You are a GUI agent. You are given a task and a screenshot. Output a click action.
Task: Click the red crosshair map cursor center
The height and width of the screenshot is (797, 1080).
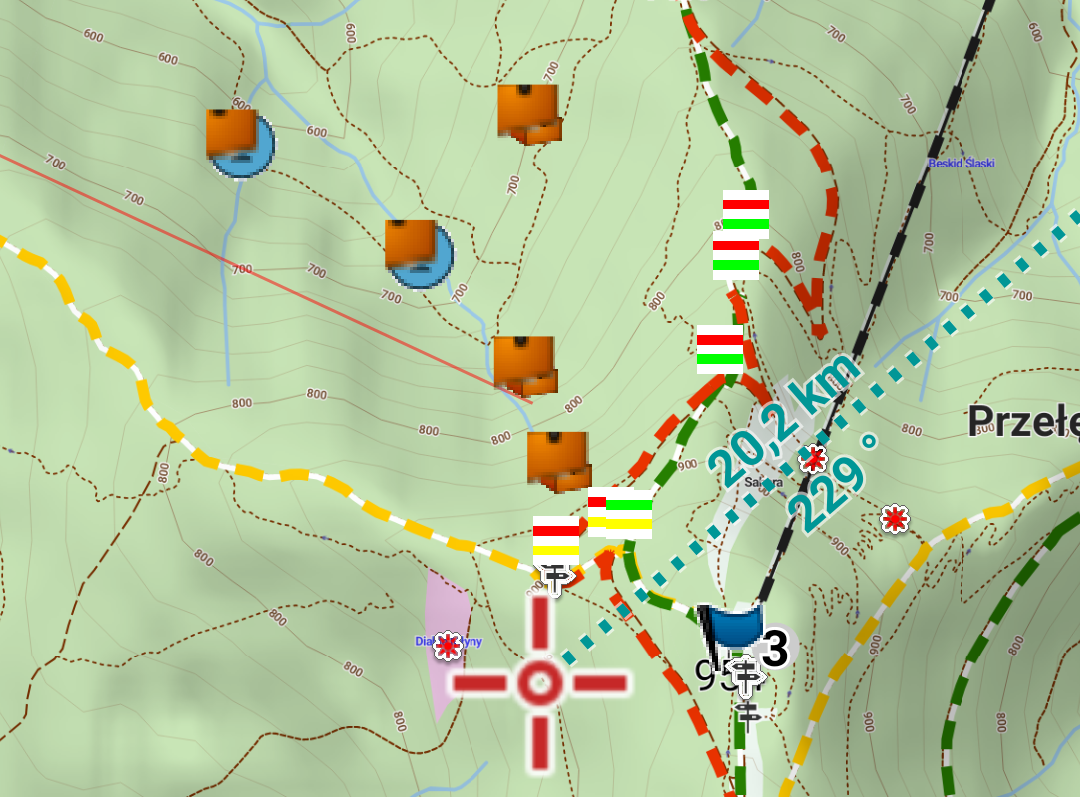tap(540, 683)
